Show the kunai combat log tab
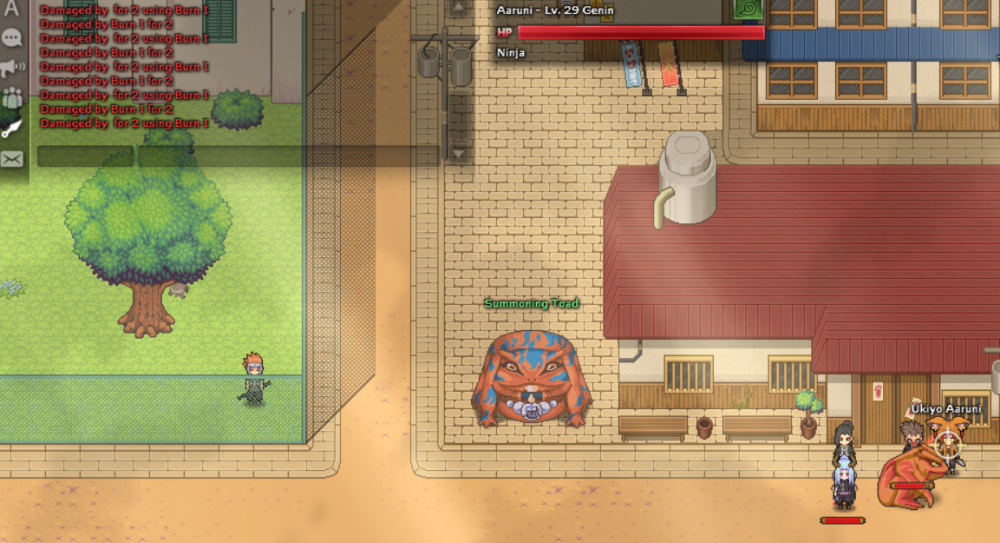 click(x=12, y=128)
